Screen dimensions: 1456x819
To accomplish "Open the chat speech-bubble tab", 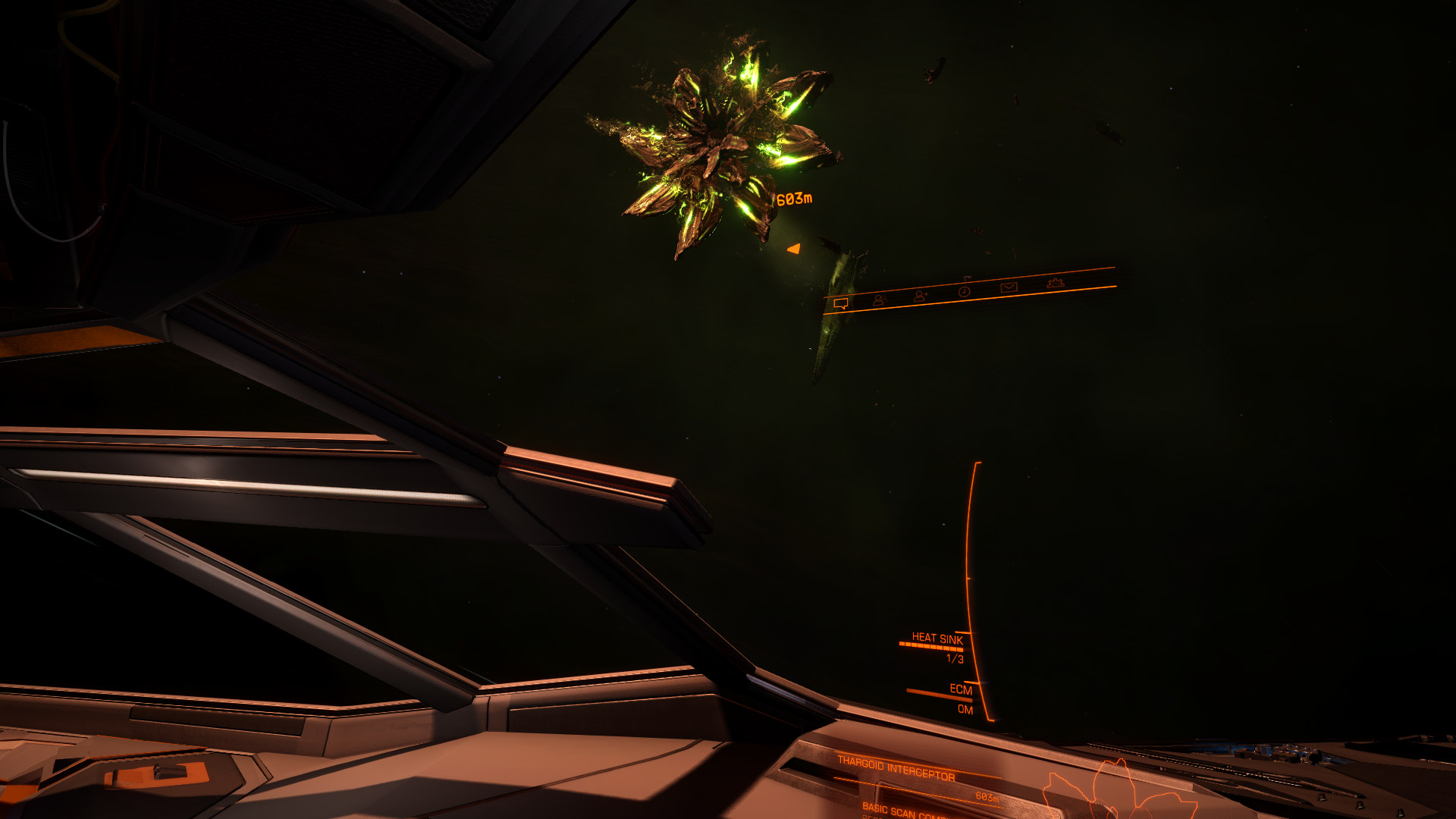I will tap(840, 303).
